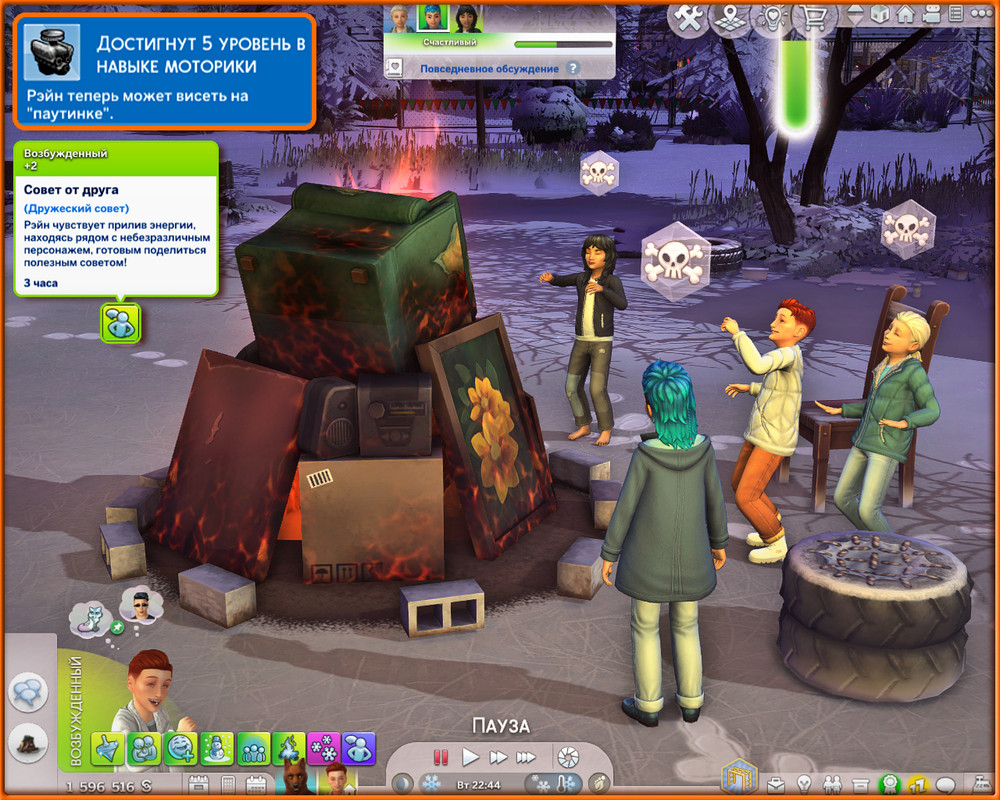The height and width of the screenshot is (800, 1000).
Task: Open the phone icon in bottom bar
Action: (x=228, y=784)
